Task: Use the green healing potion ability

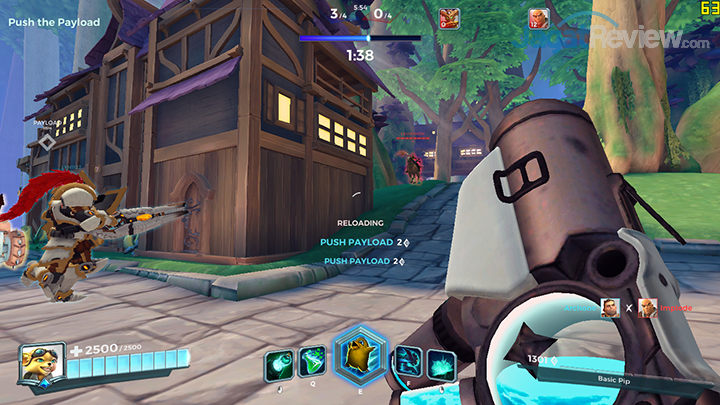Action: point(312,362)
